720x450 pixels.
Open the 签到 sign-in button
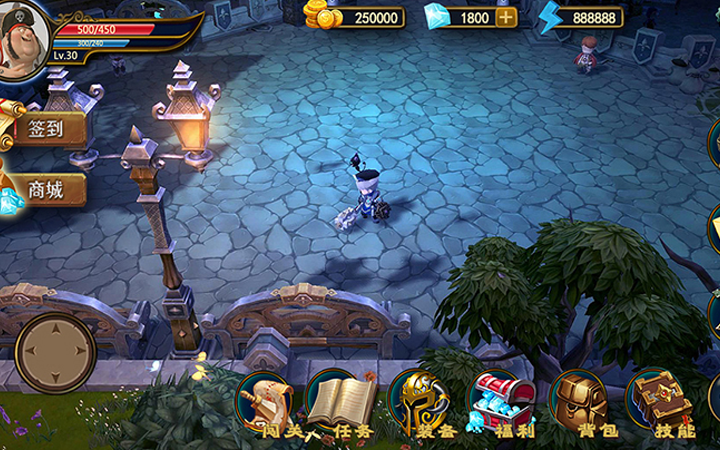click(45, 129)
